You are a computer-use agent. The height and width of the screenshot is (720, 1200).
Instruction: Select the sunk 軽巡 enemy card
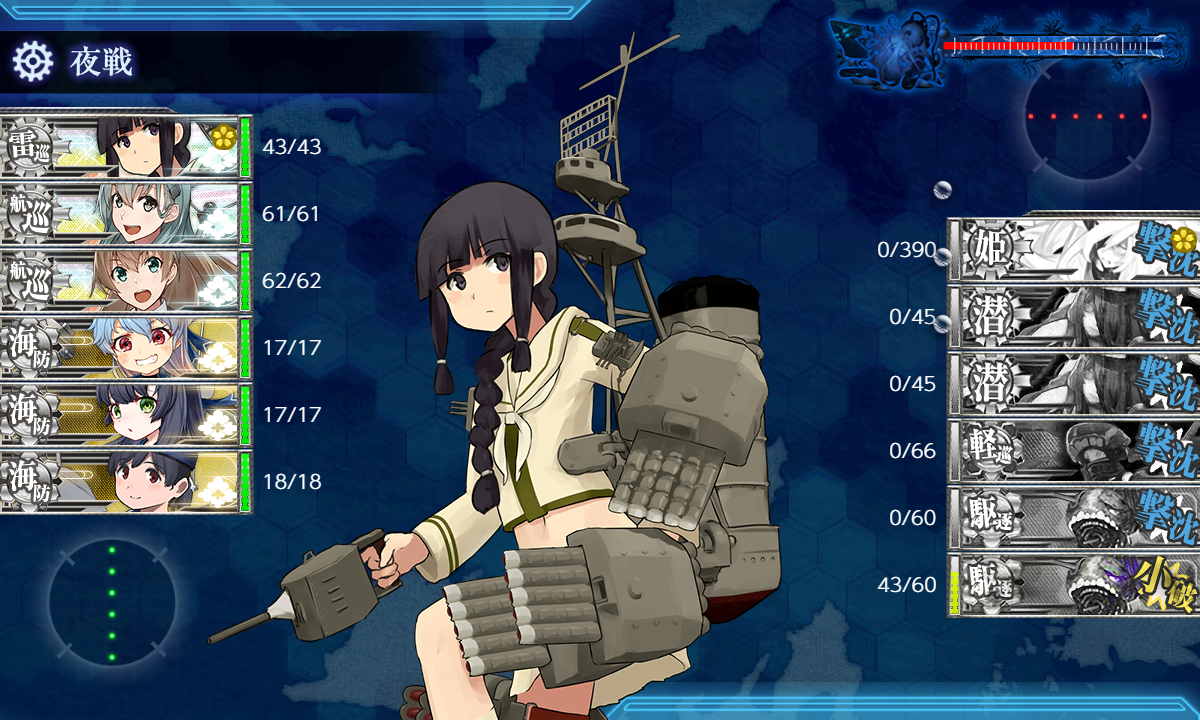(x=1072, y=451)
